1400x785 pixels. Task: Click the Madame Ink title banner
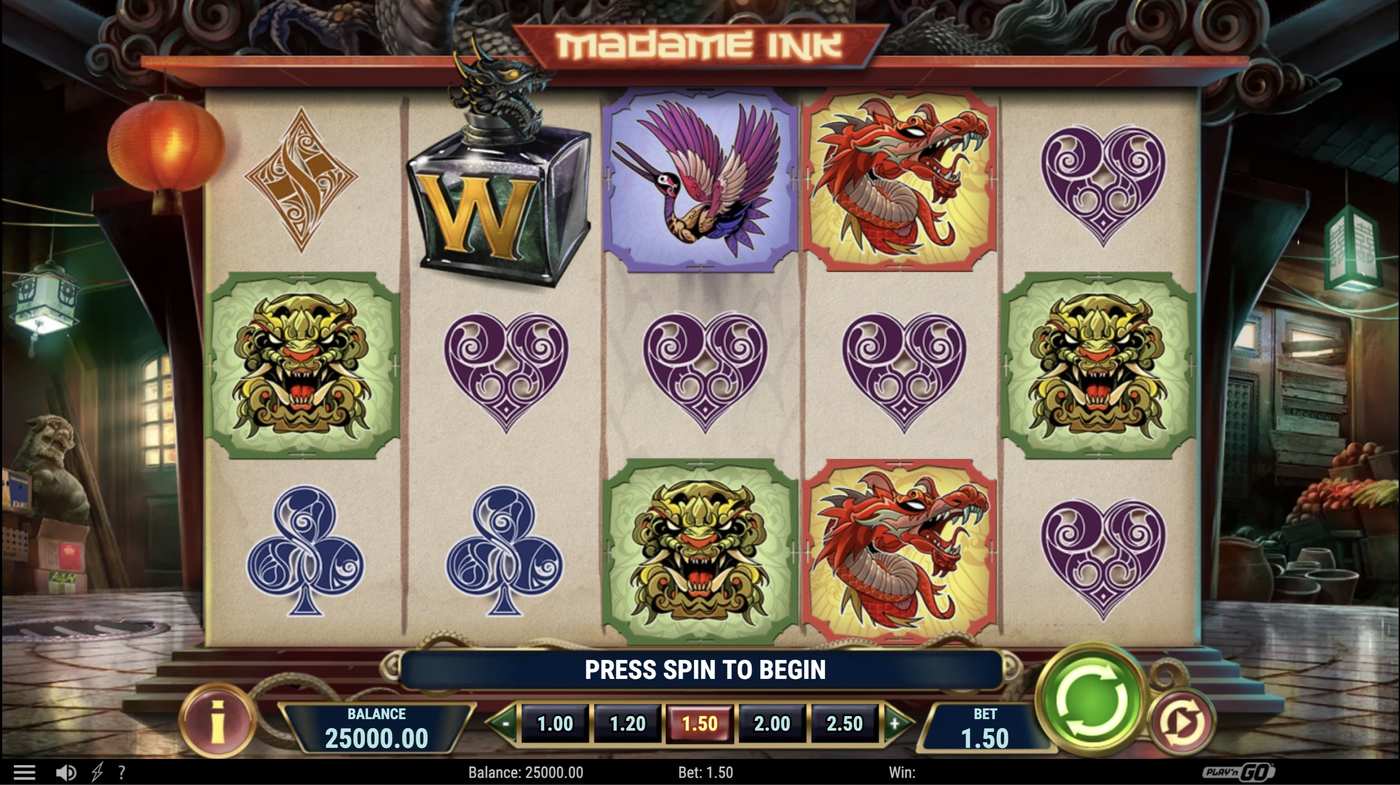(x=699, y=41)
